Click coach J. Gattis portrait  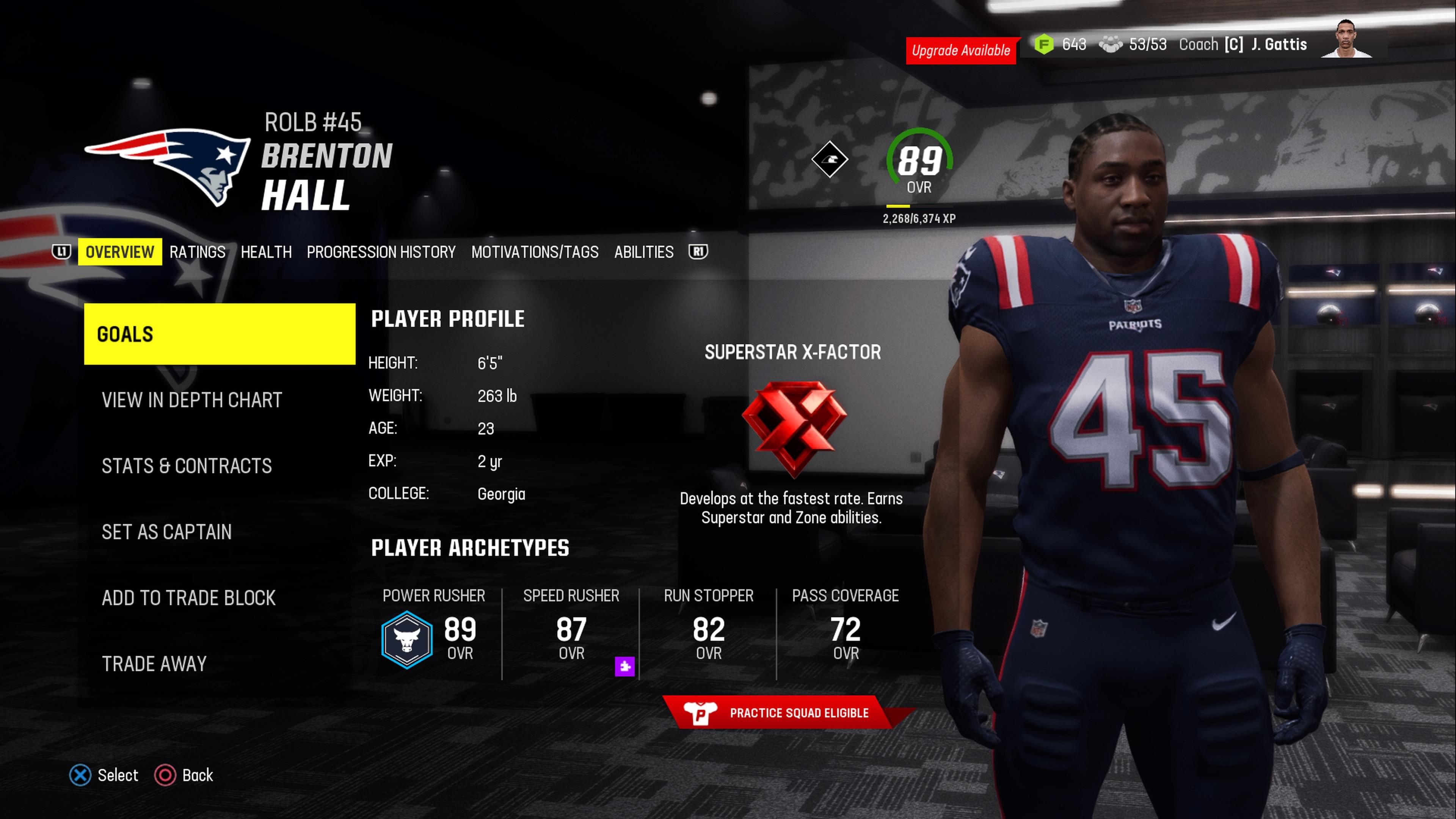click(1346, 39)
